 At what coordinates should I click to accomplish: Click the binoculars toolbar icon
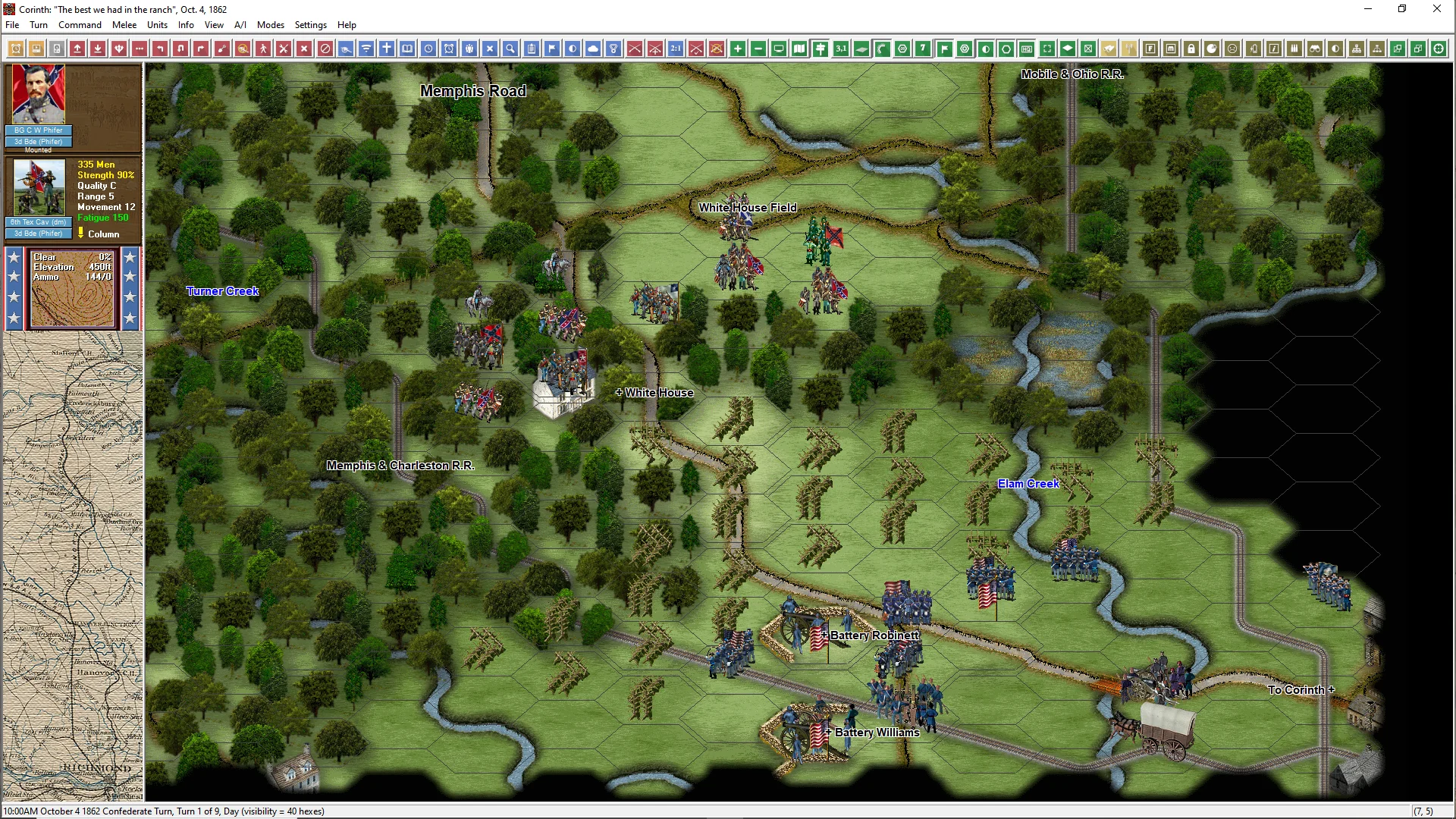(x=1315, y=49)
